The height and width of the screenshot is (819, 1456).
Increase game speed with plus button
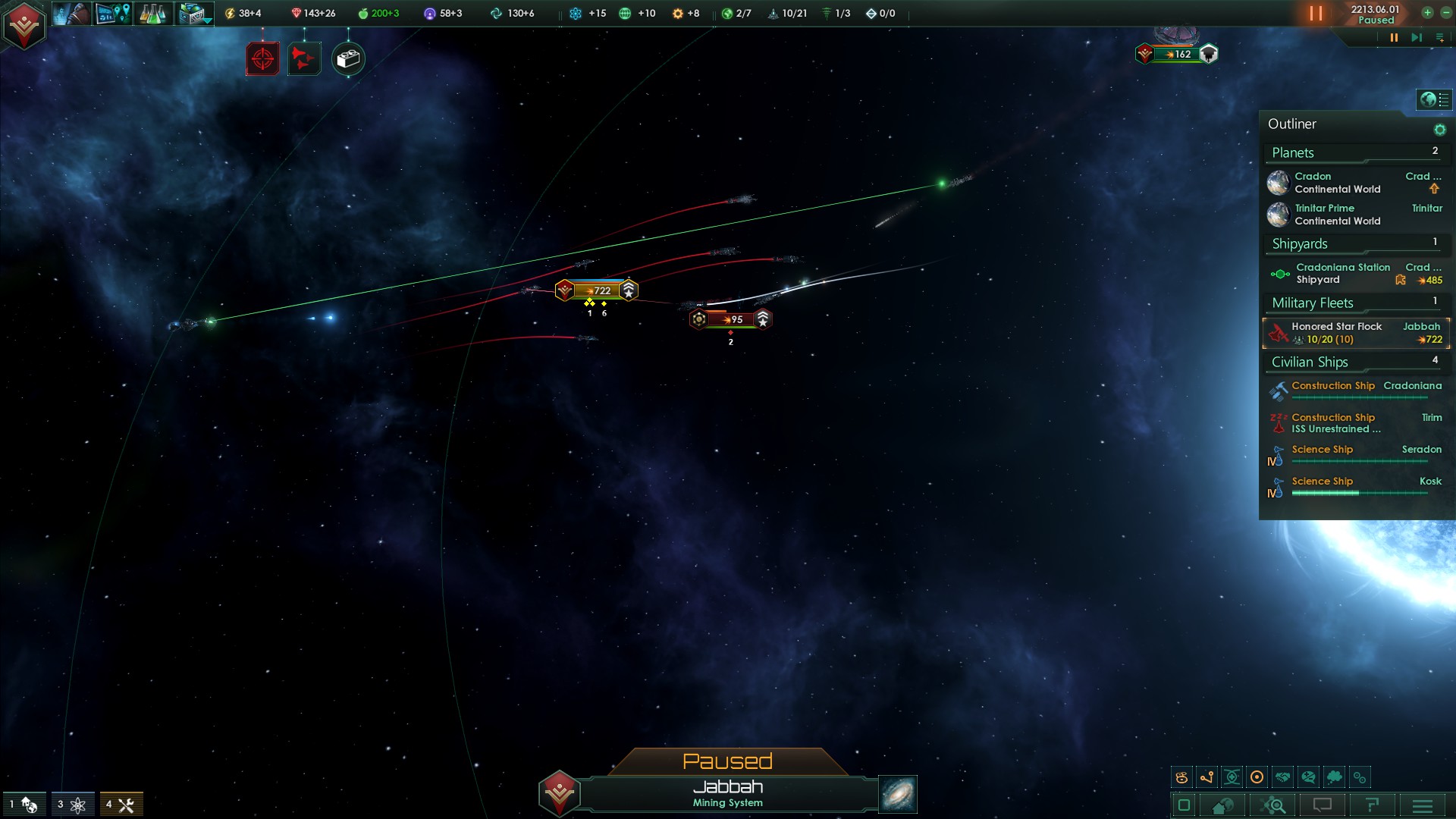click(1427, 13)
